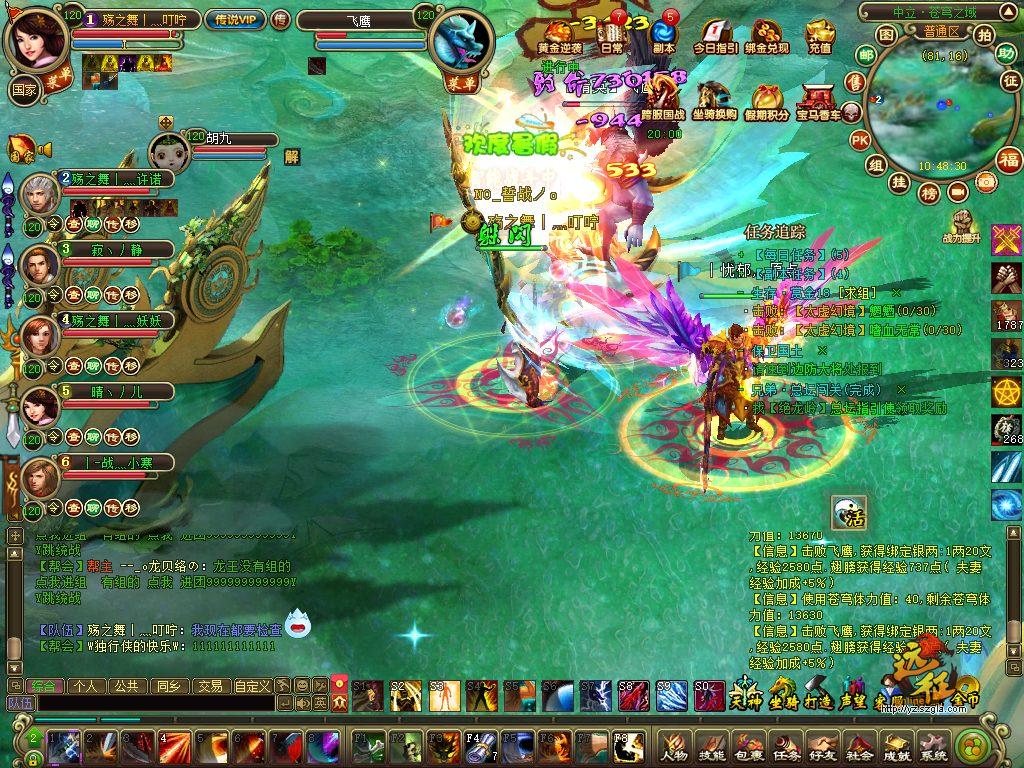Click the 国家 (nation) button under the portrait
1024x768 pixels.
[x=24, y=88]
